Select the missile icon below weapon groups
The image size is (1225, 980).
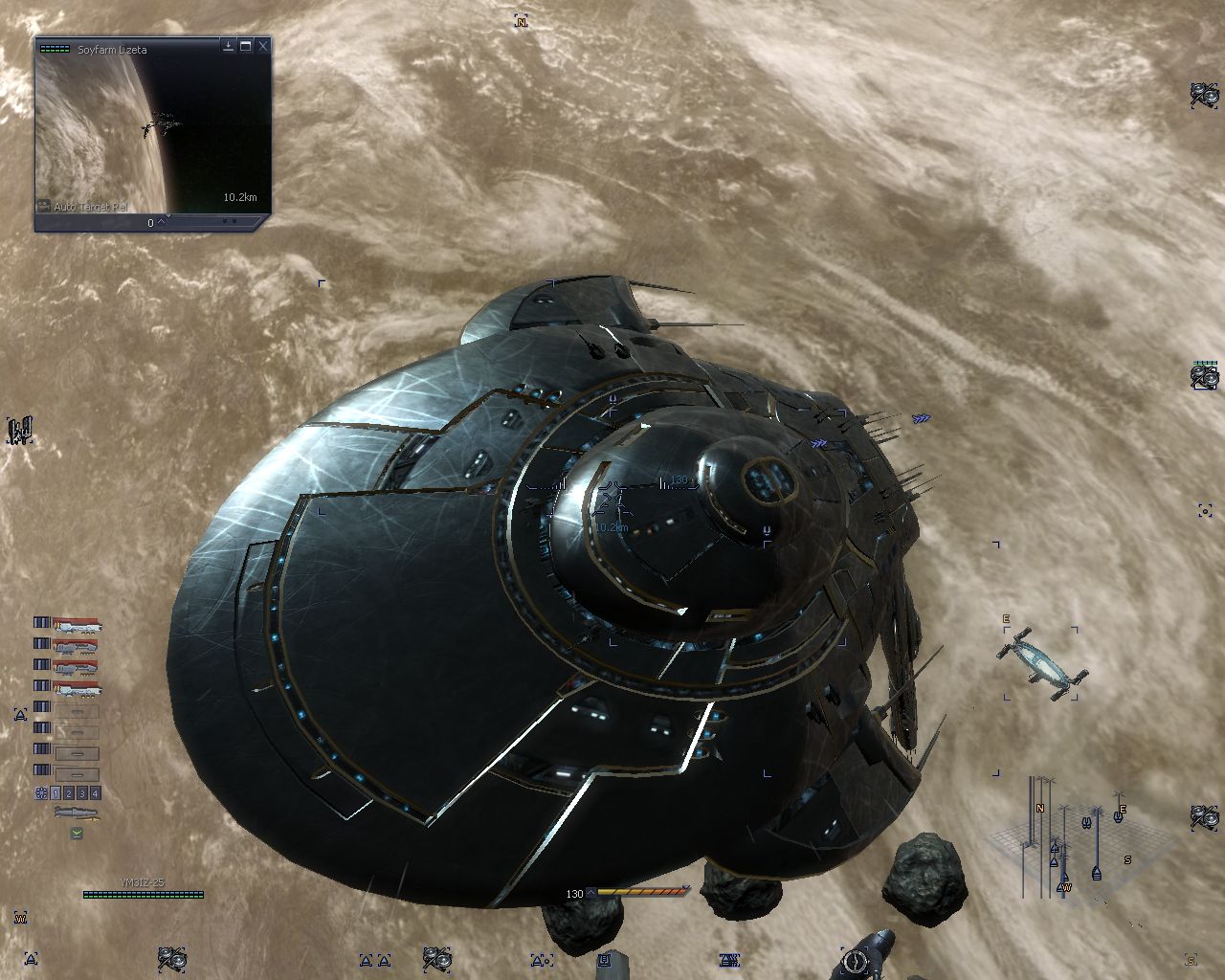point(76,813)
